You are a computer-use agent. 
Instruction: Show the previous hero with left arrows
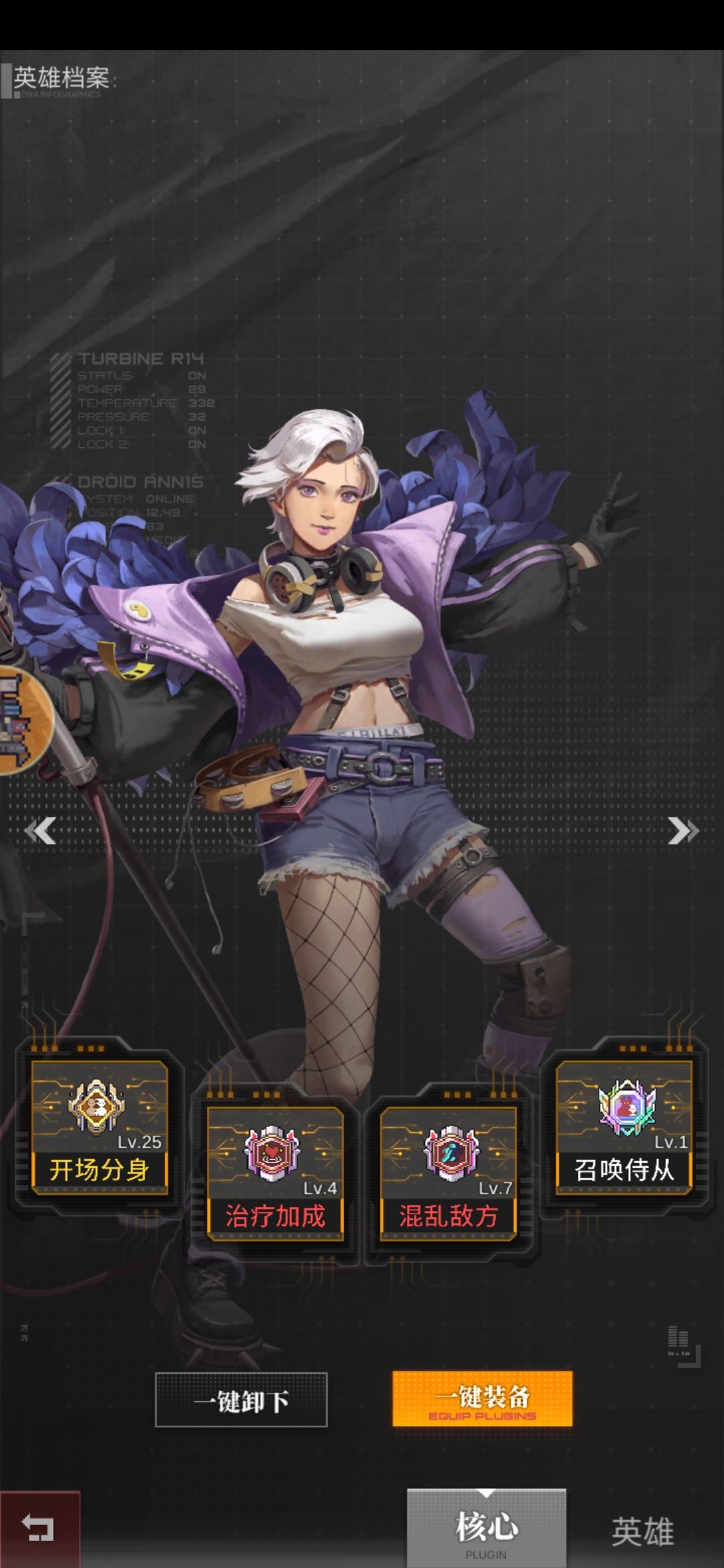[40, 831]
